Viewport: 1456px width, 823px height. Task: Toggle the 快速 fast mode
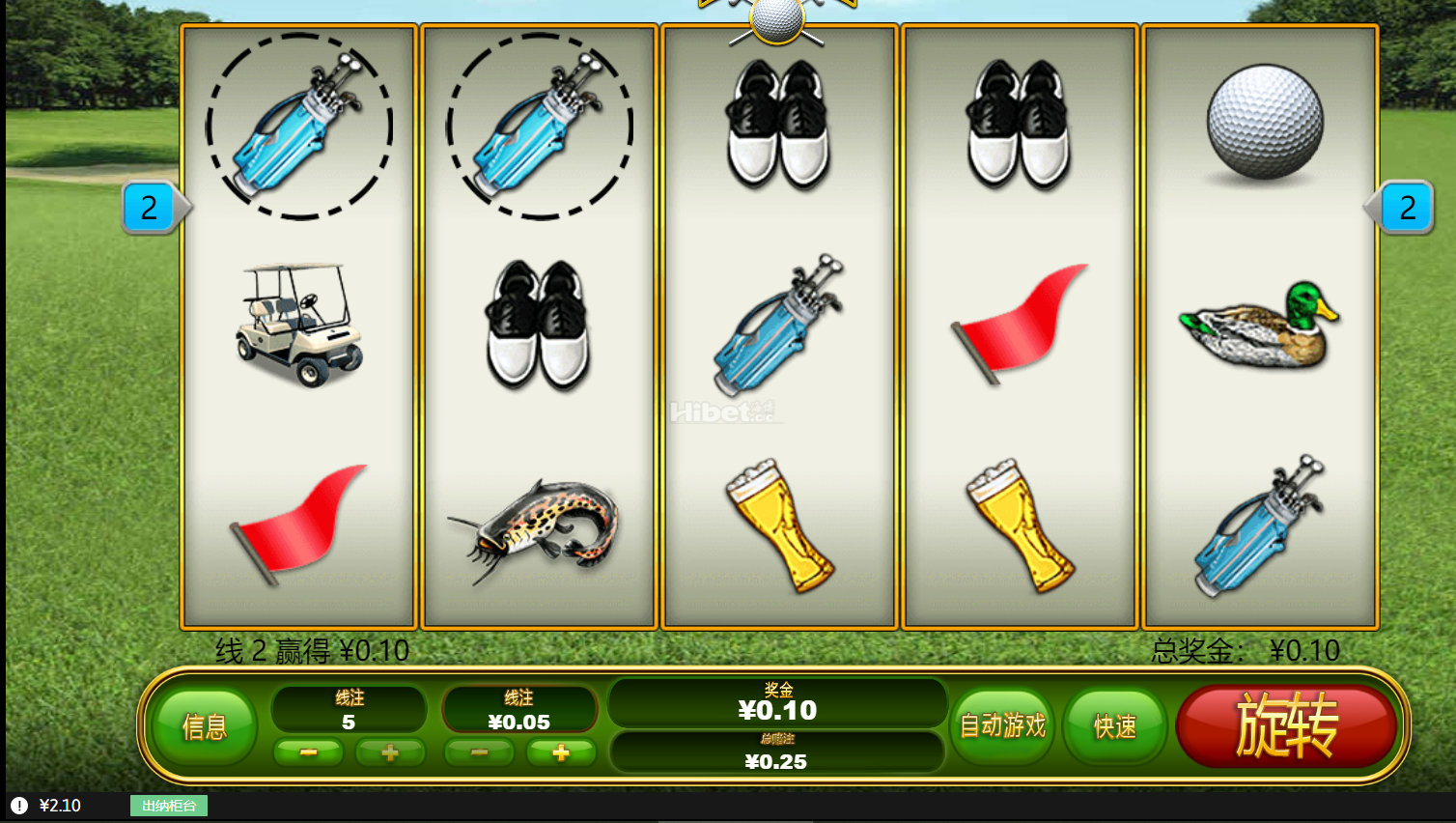1114,726
